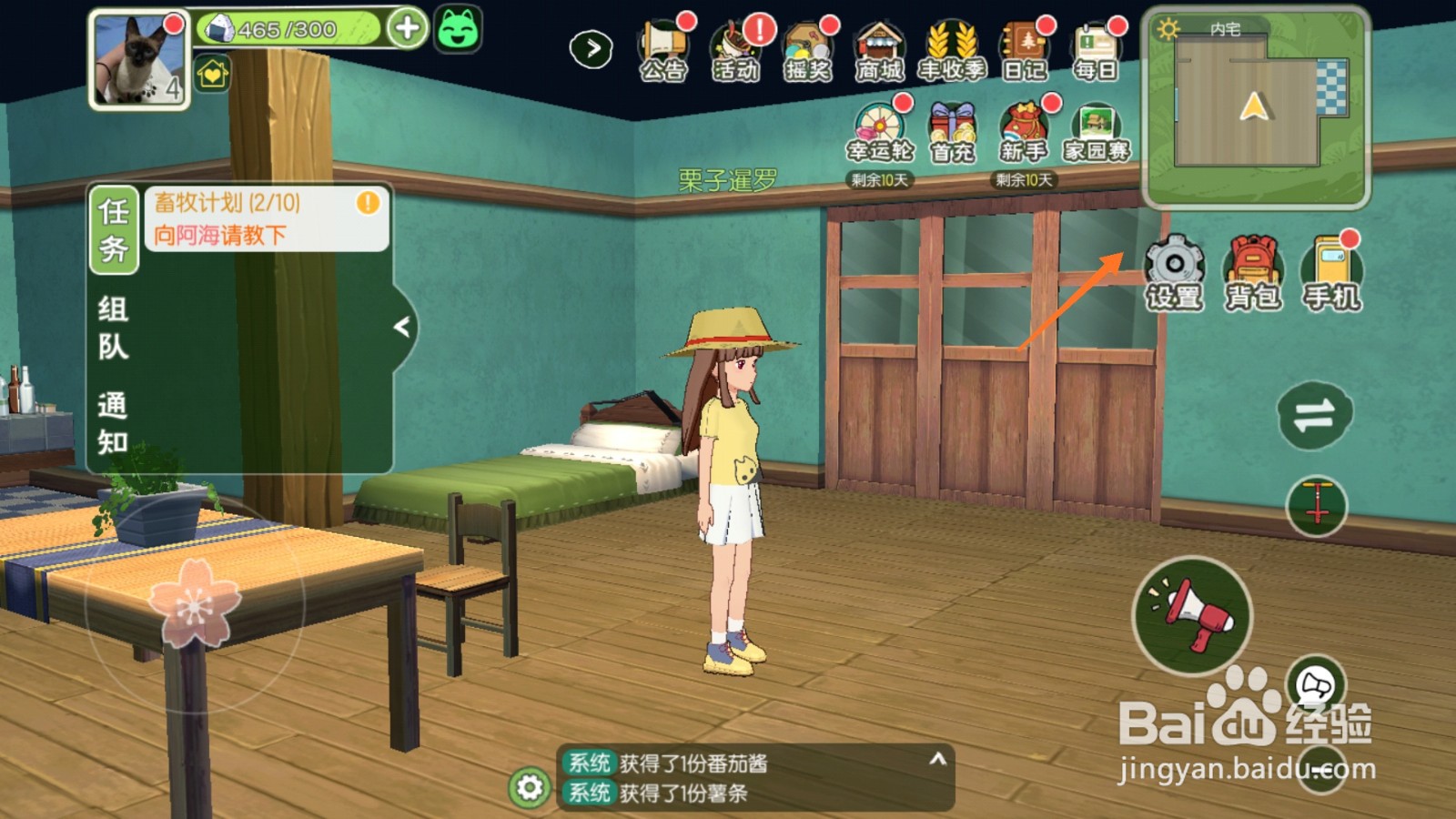Click the minimap of 内宅
Viewport: 1456px width, 819px height.
[x=1256, y=106]
